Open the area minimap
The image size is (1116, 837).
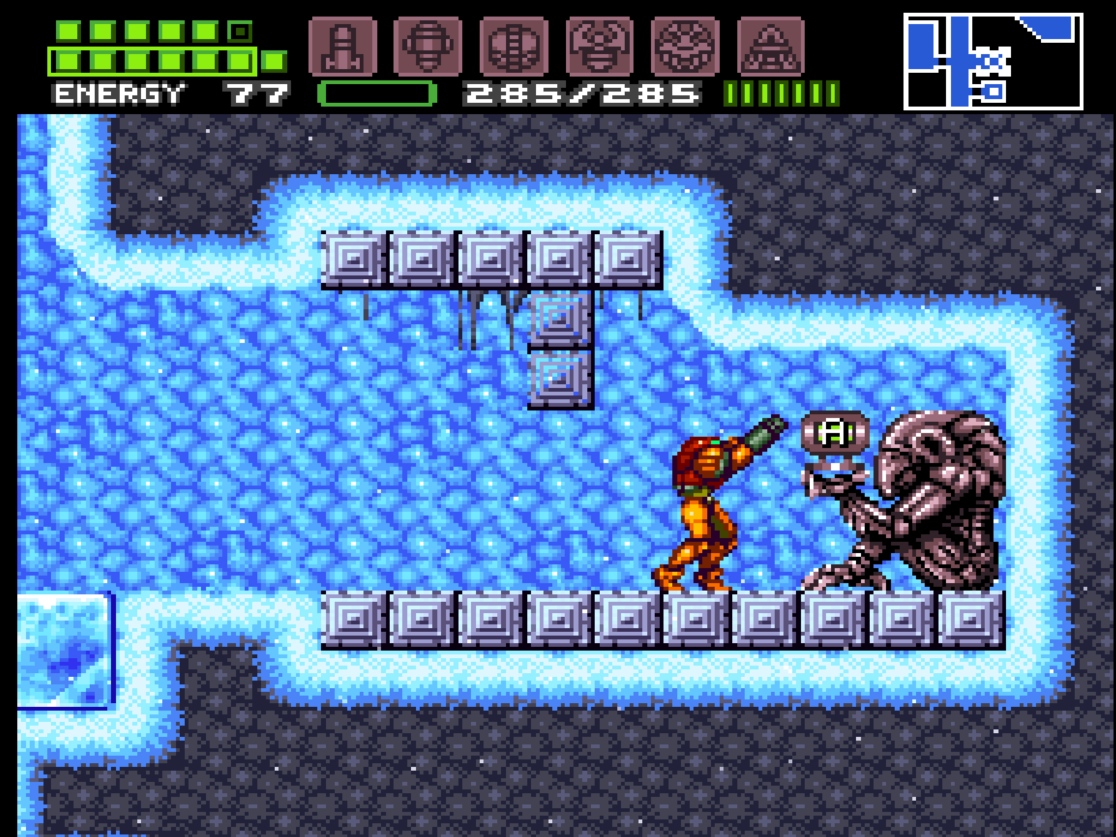coord(993,61)
